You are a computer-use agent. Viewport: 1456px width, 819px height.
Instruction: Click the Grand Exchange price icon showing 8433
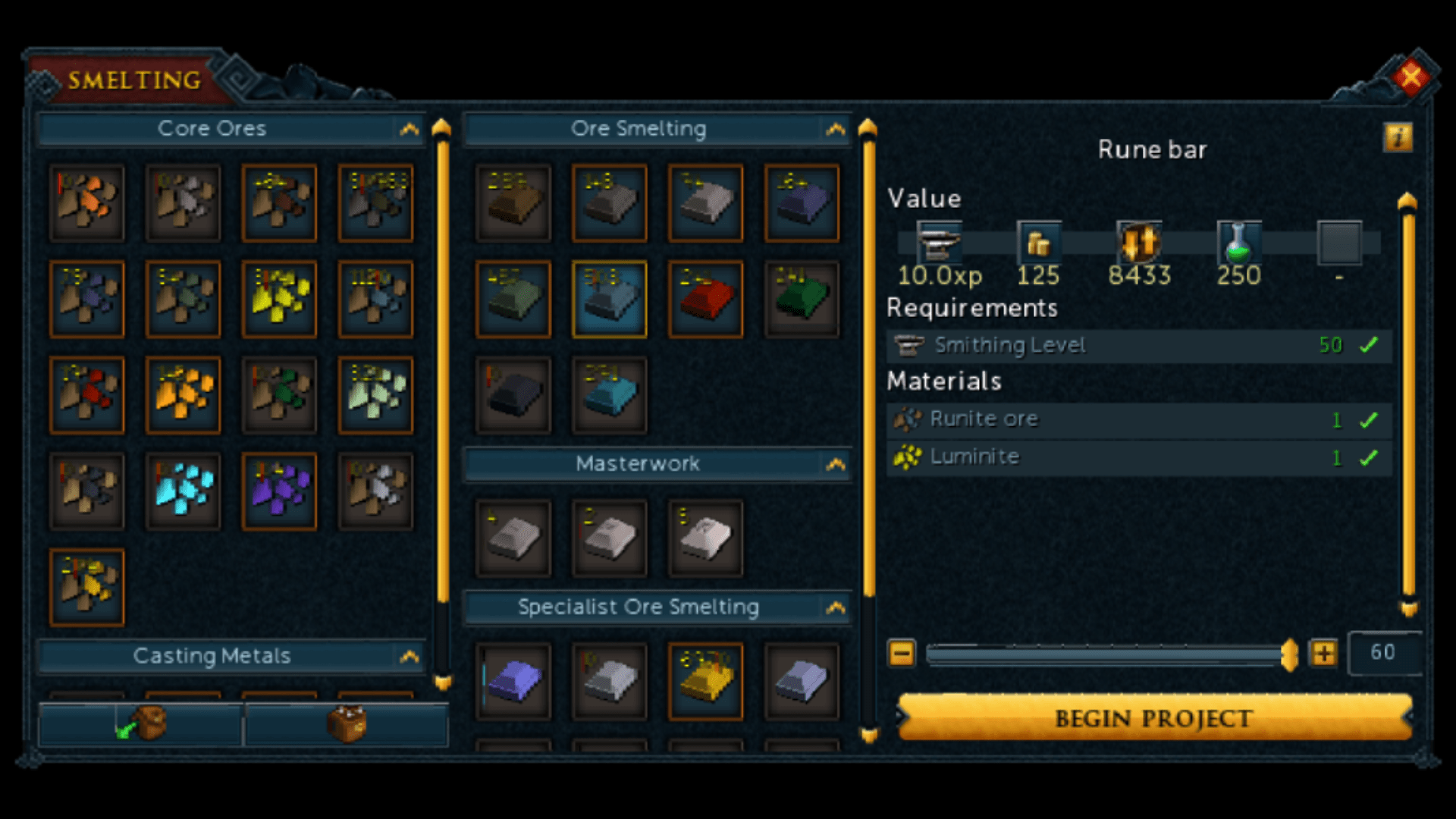click(1139, 241)
